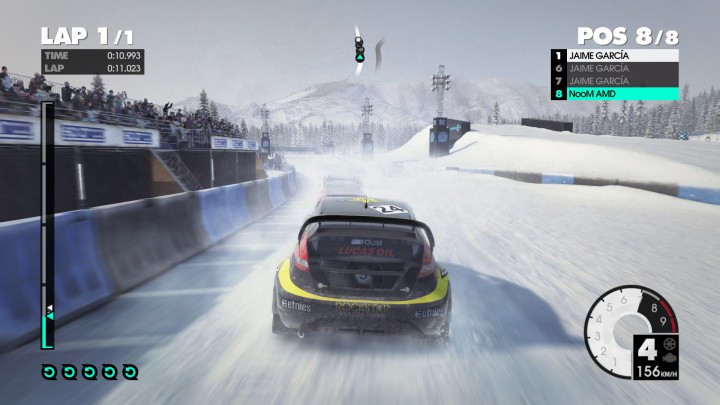Image resolution: width=720 pixels, height=405 pixels.
Task: Select the sixth-place Jaime García leaderboard row
Action: click(x=614, y=69)
